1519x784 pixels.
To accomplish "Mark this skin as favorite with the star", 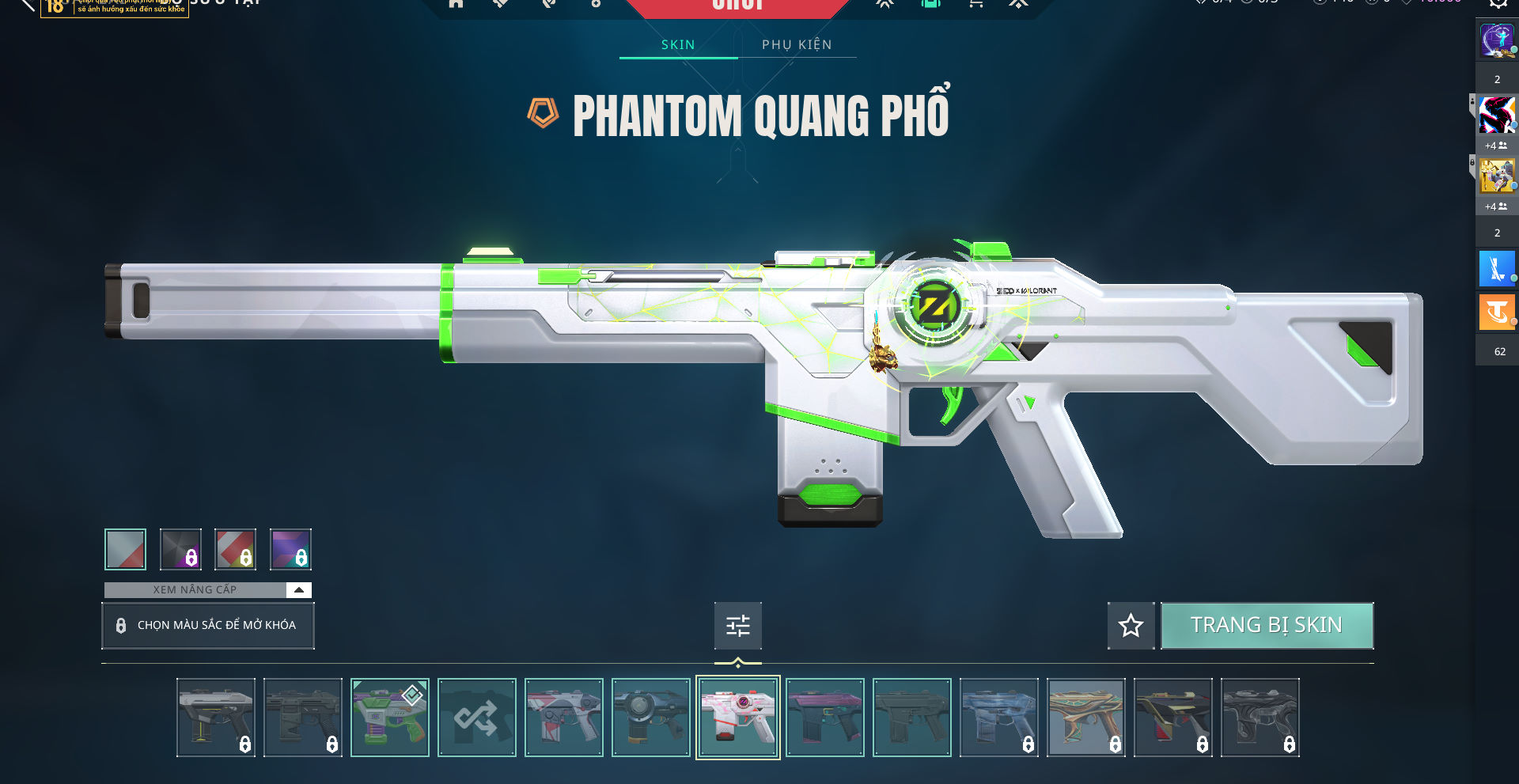I will pos(1131,626).
